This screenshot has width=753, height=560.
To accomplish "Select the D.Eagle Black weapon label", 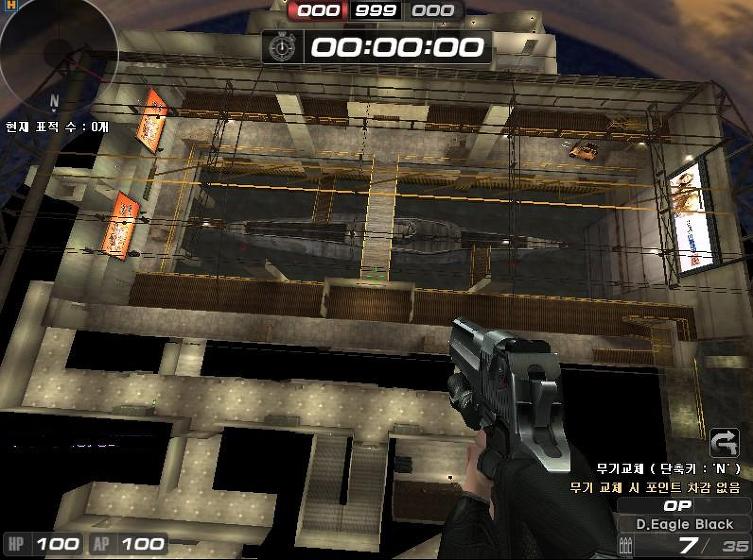I will 684,524.
